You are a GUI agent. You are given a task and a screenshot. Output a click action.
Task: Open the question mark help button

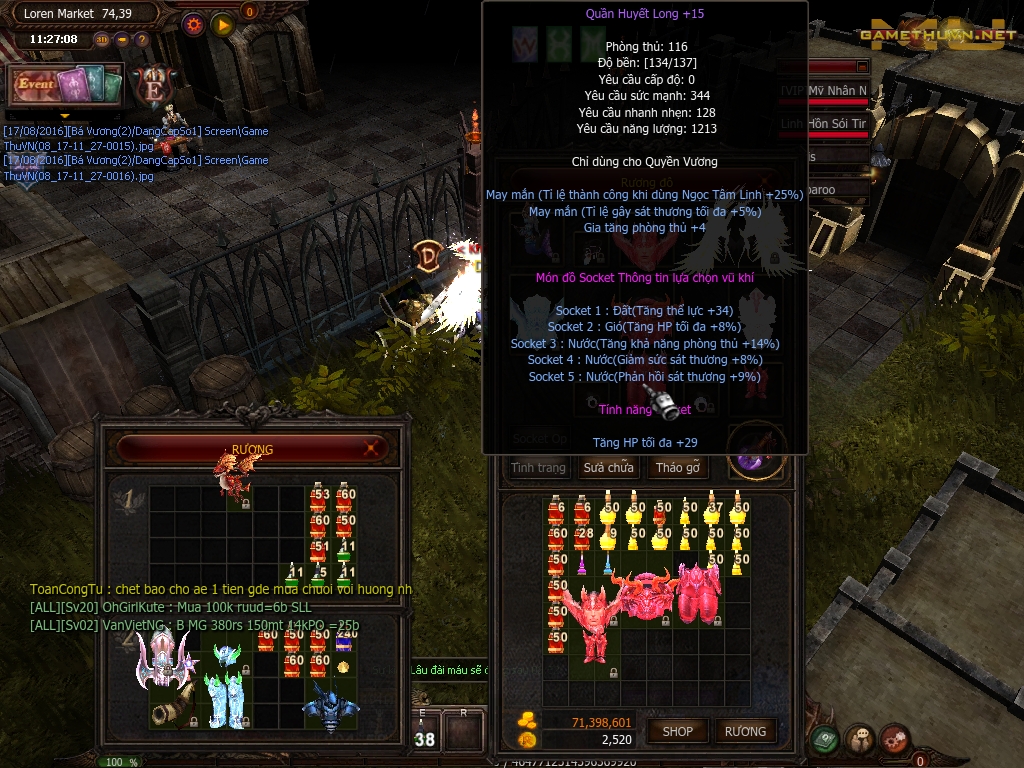pos(141,40)
